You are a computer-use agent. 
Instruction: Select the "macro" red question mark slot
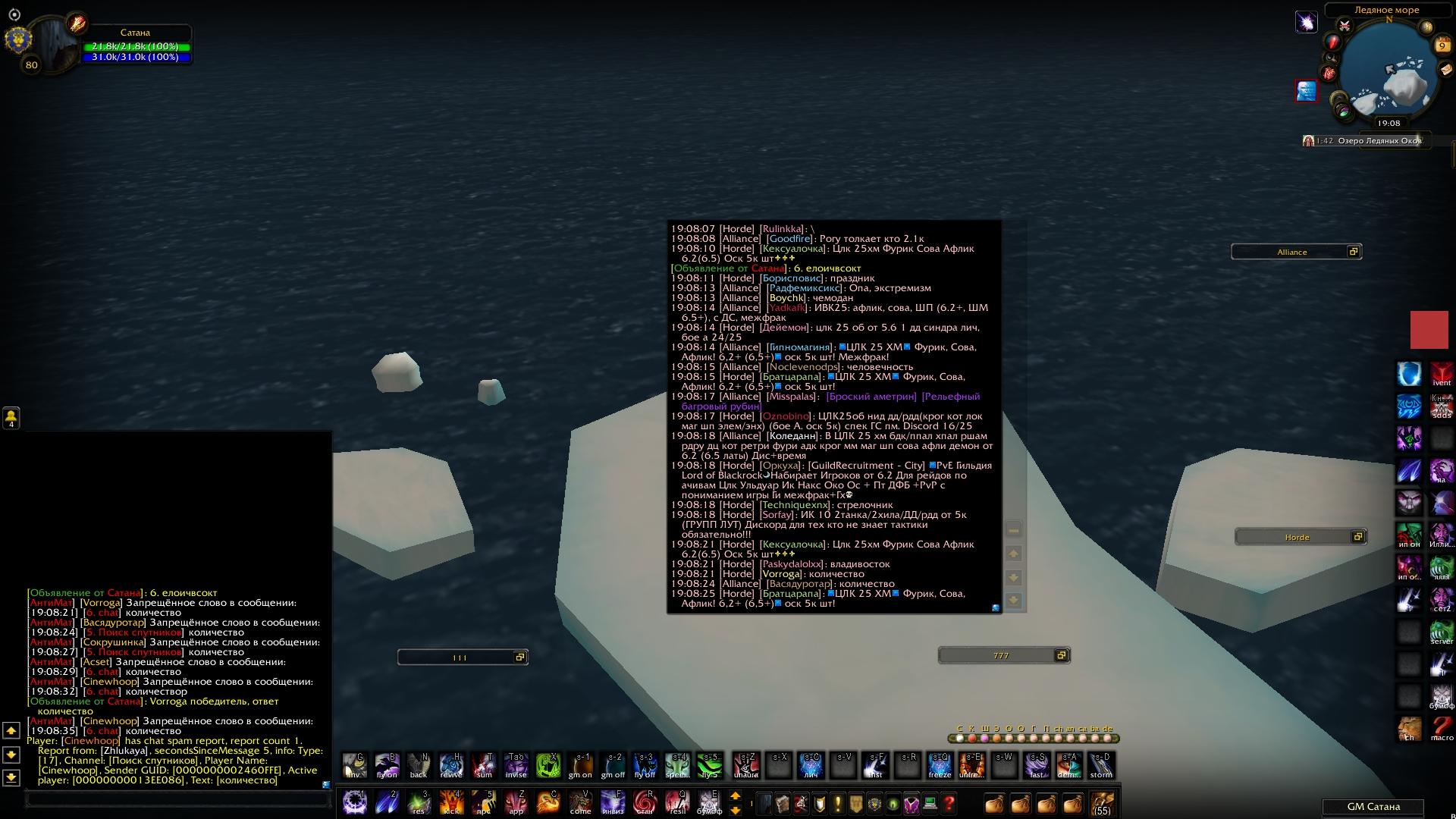coord(1442,729)
